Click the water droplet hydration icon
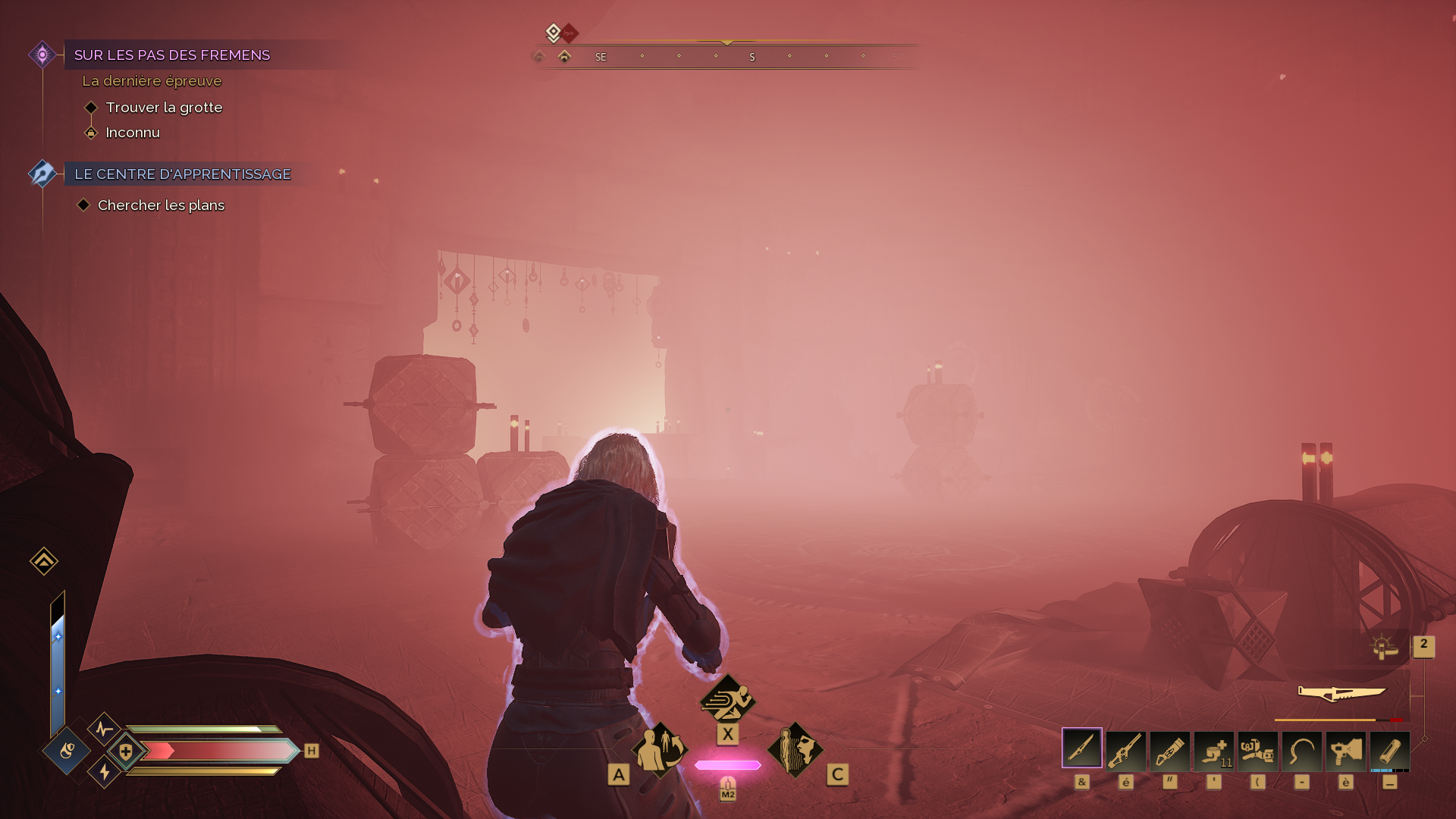This screenshot has width=1456, height=819. [x=67, y=751]
